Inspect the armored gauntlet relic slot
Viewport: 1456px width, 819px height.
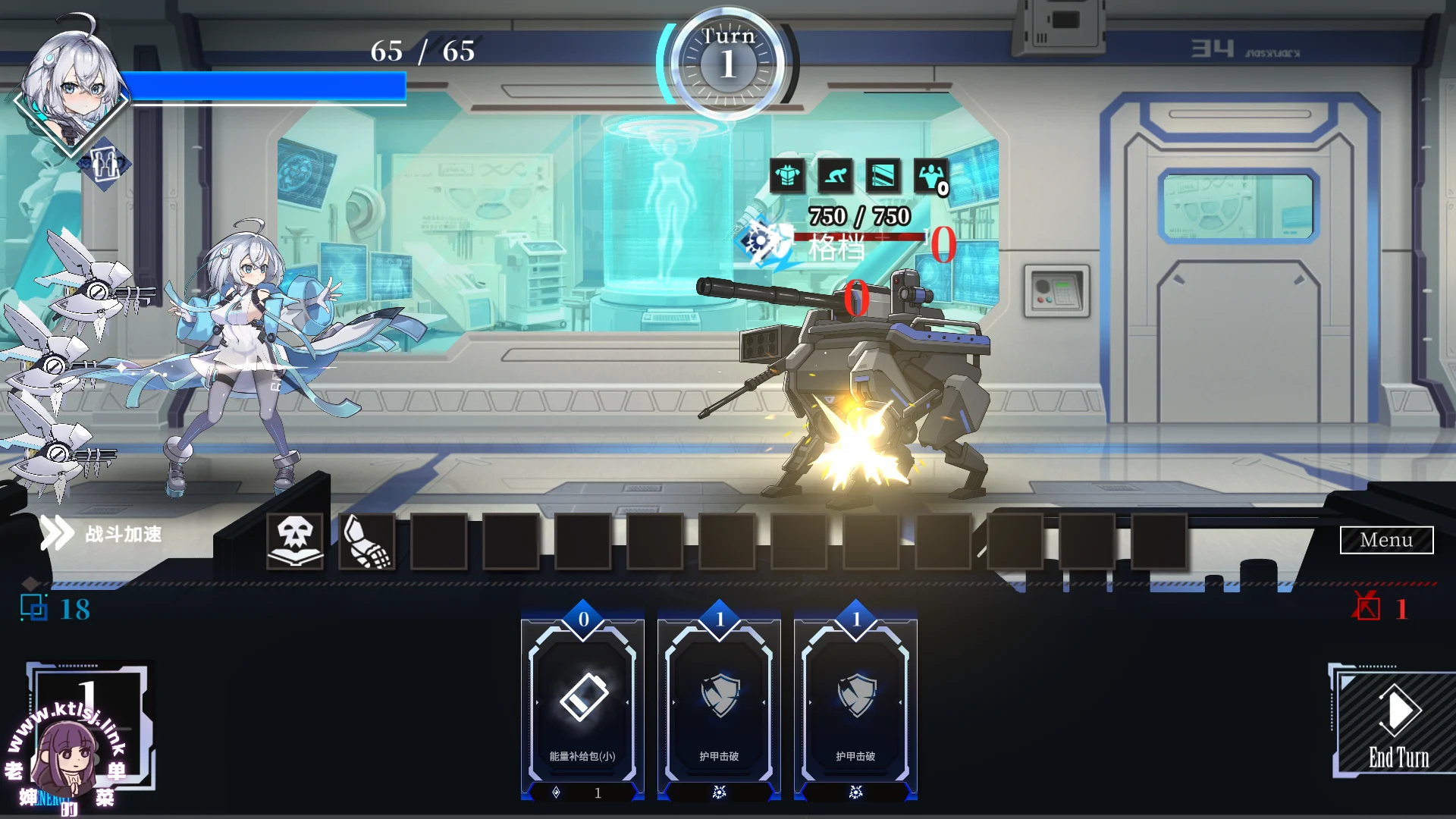(x=367, y=541)
